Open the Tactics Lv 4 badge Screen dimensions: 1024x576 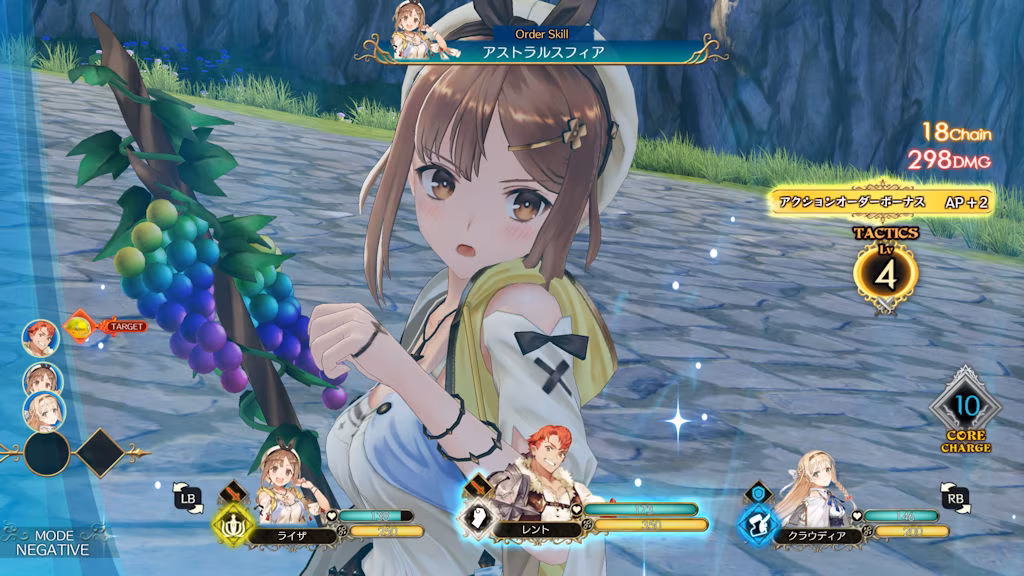click(x=885, y=271)
